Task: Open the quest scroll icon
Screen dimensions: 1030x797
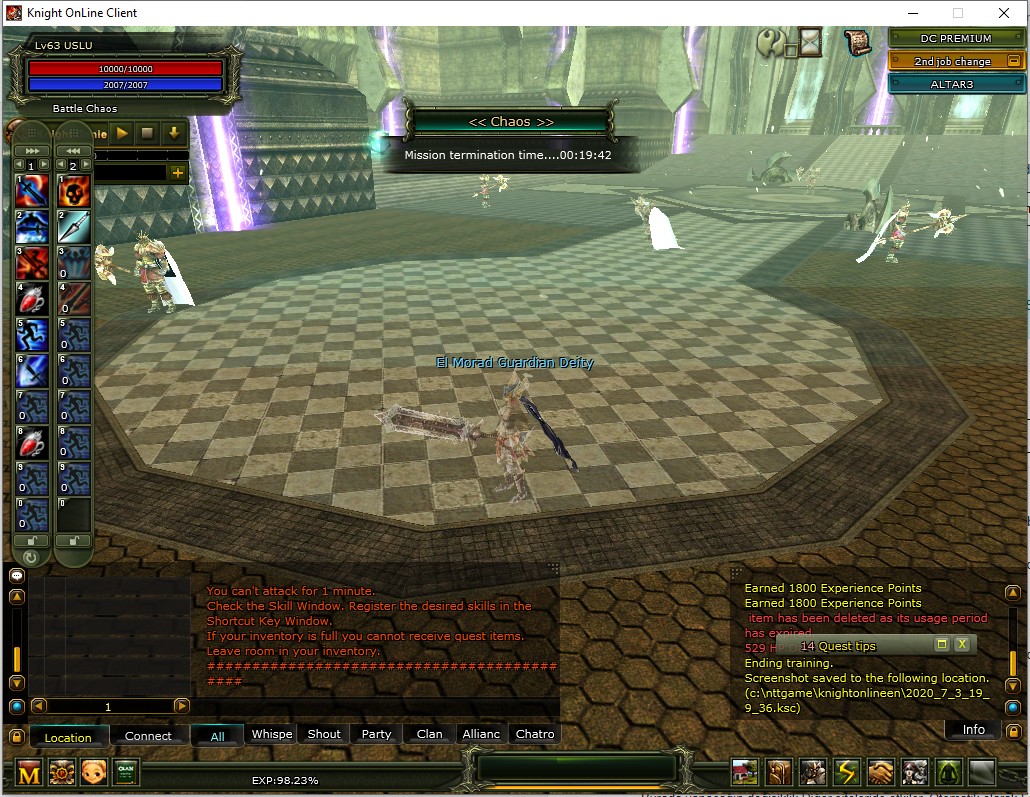Action: [x=857, y=42]
